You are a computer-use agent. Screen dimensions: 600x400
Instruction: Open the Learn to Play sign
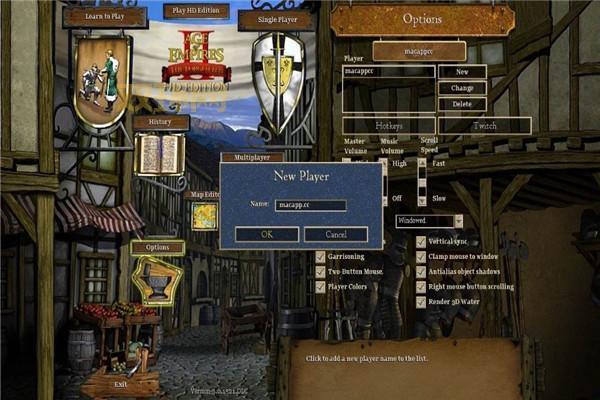tap(105, 17)
